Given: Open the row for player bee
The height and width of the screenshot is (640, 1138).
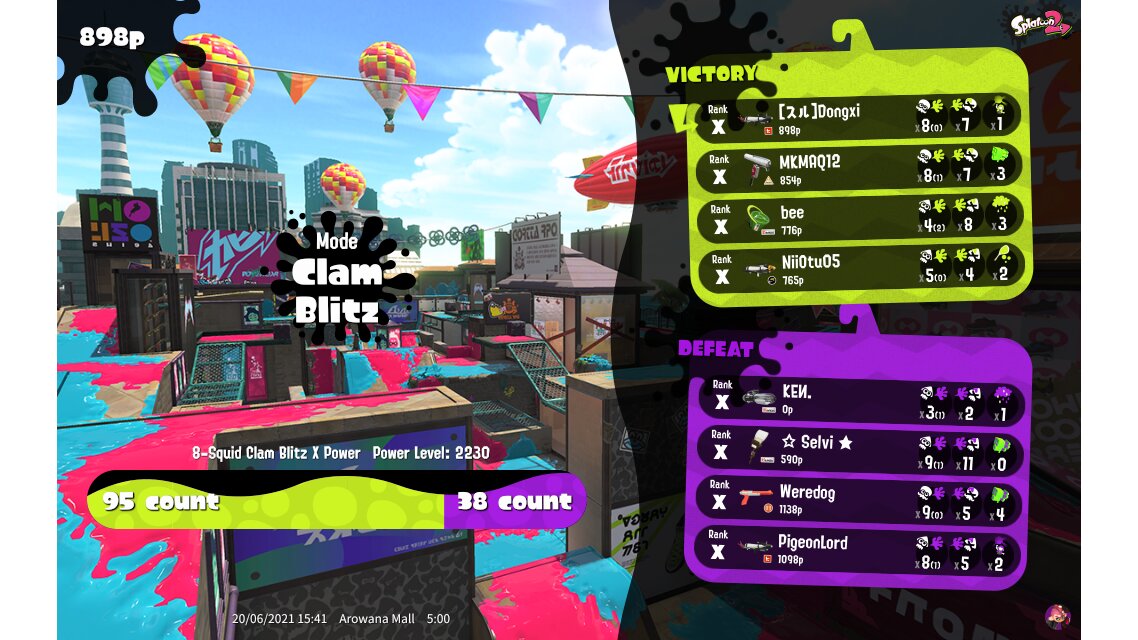Looking at the screenshot, I should [x=860, y=218].
